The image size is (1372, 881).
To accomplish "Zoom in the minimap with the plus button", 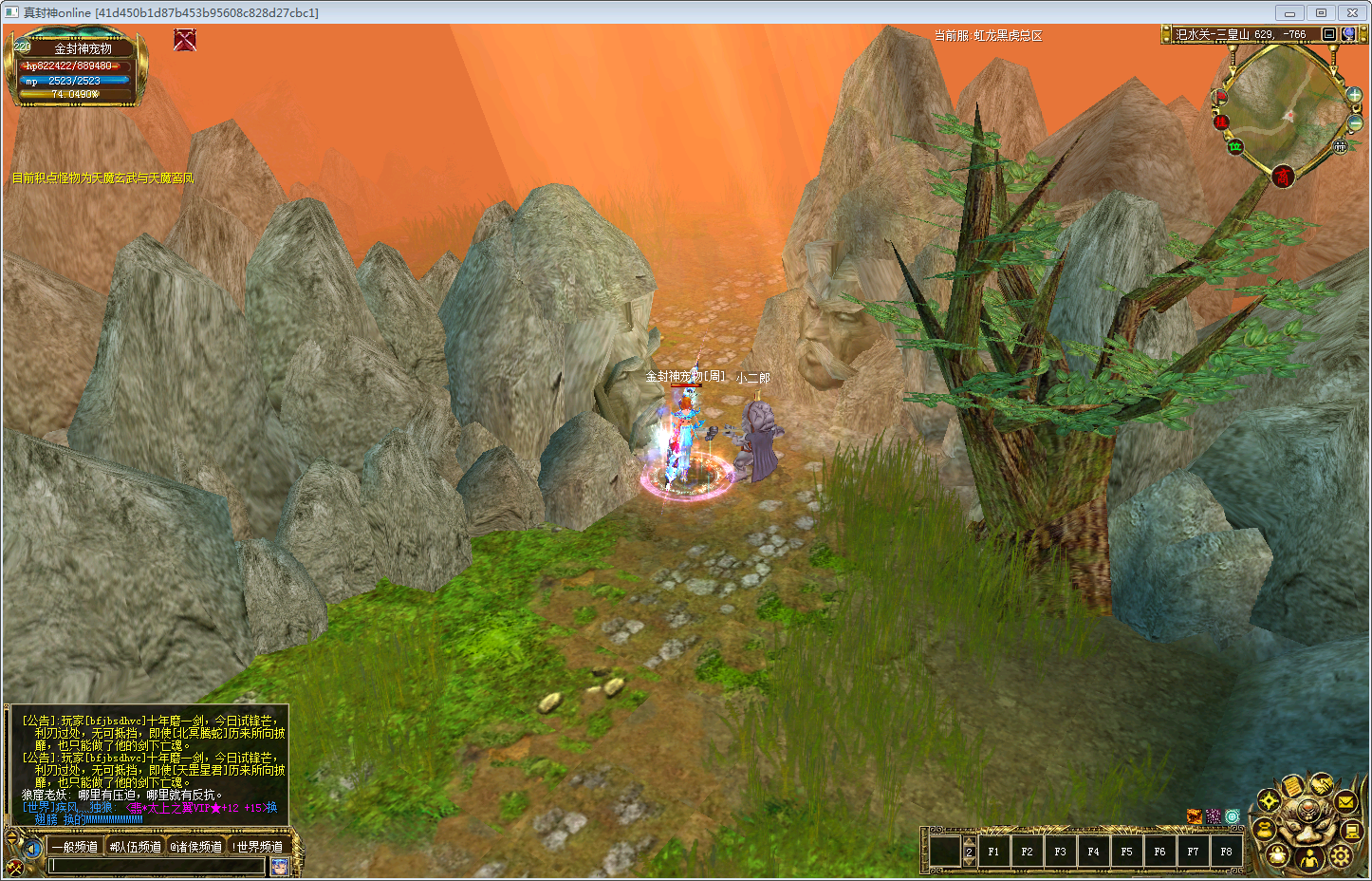I will pyautogui.click(x=1354, y=95).
